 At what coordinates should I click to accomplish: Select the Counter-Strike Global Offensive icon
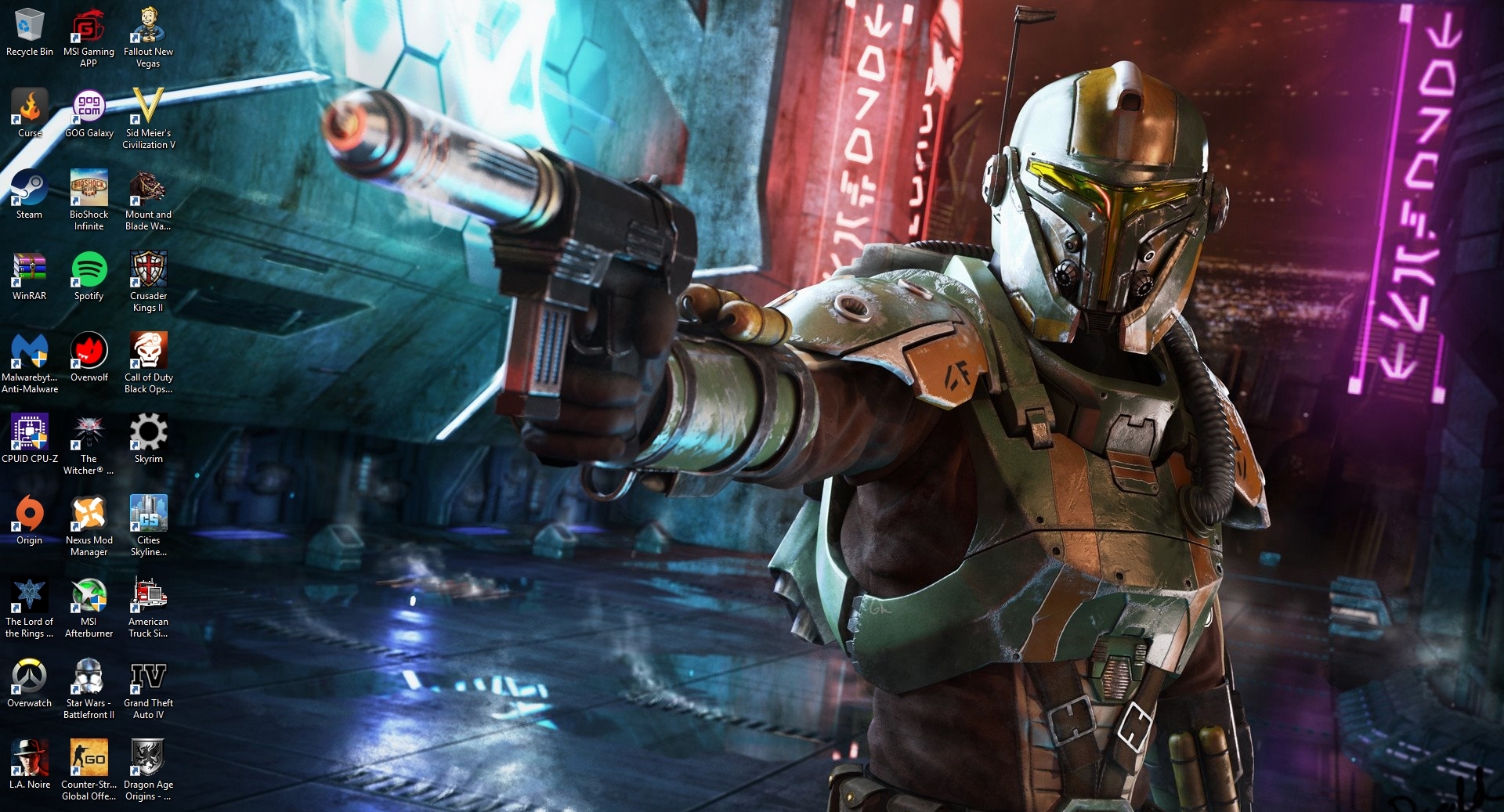pyautogui.click(x=89, y=759)
